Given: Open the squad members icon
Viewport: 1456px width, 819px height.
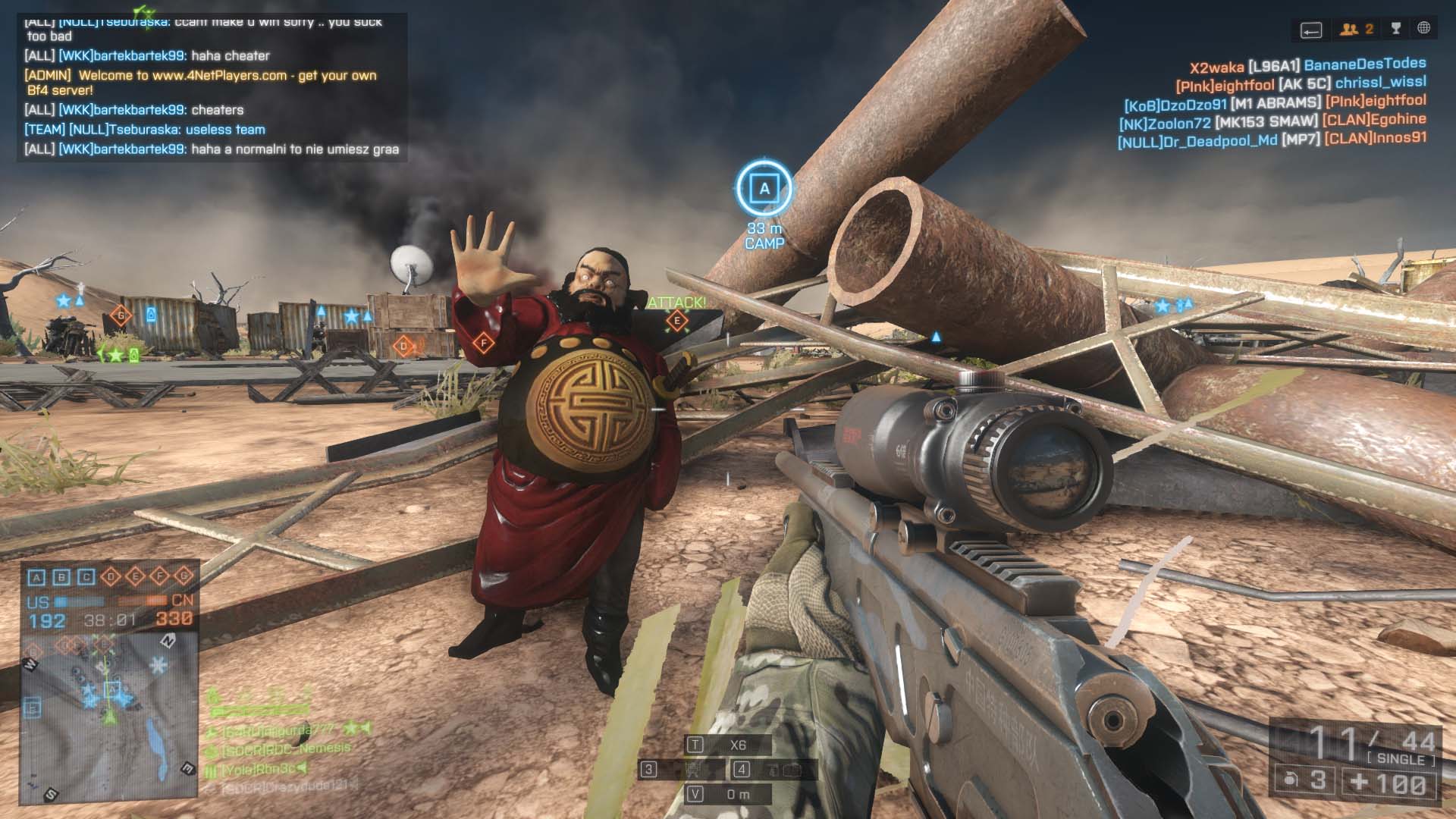Looking at the screenshot, I should click(x=1356, y=30).
